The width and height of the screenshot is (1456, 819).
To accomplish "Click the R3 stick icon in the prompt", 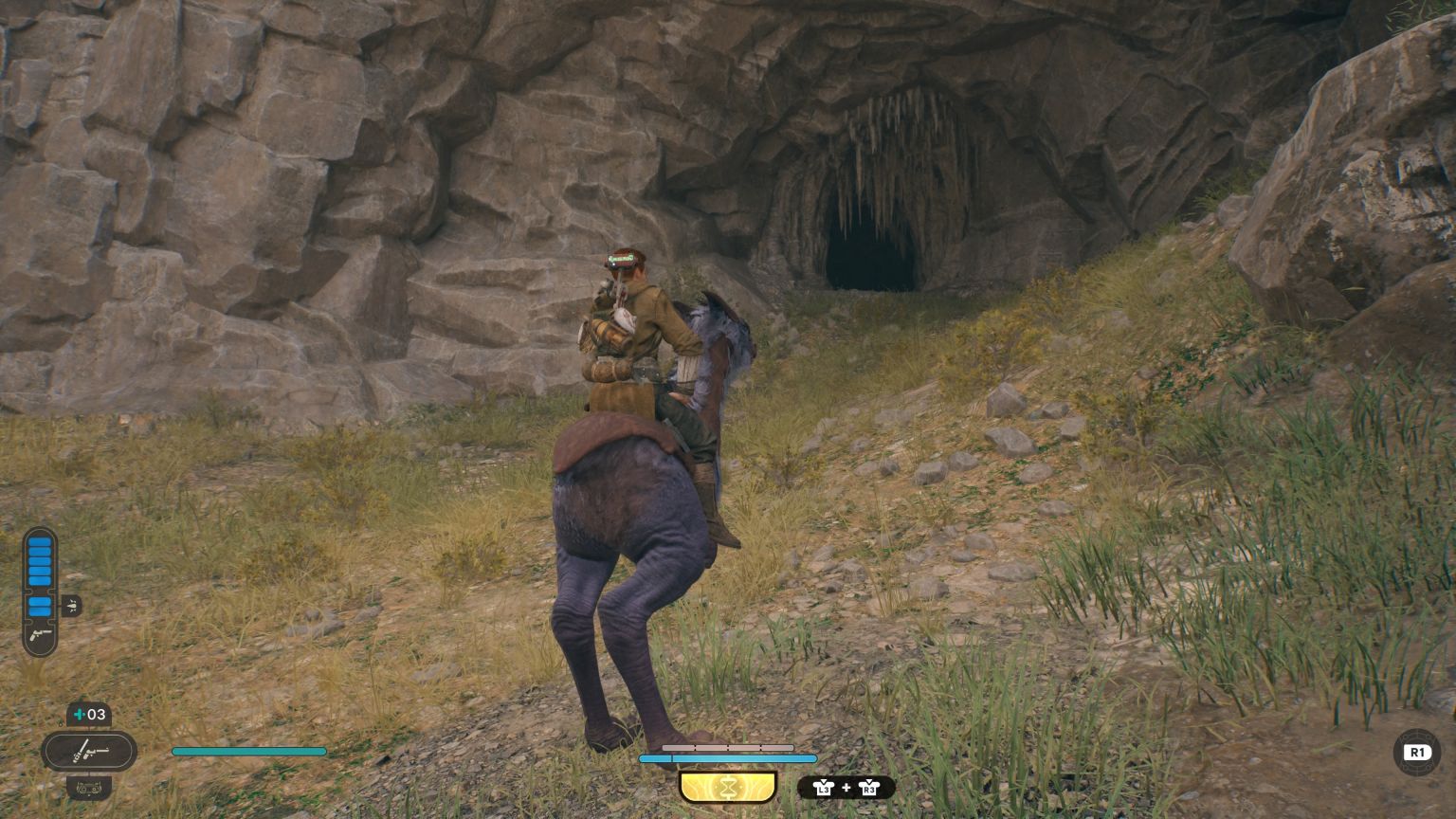I will [x=869, y=787].
